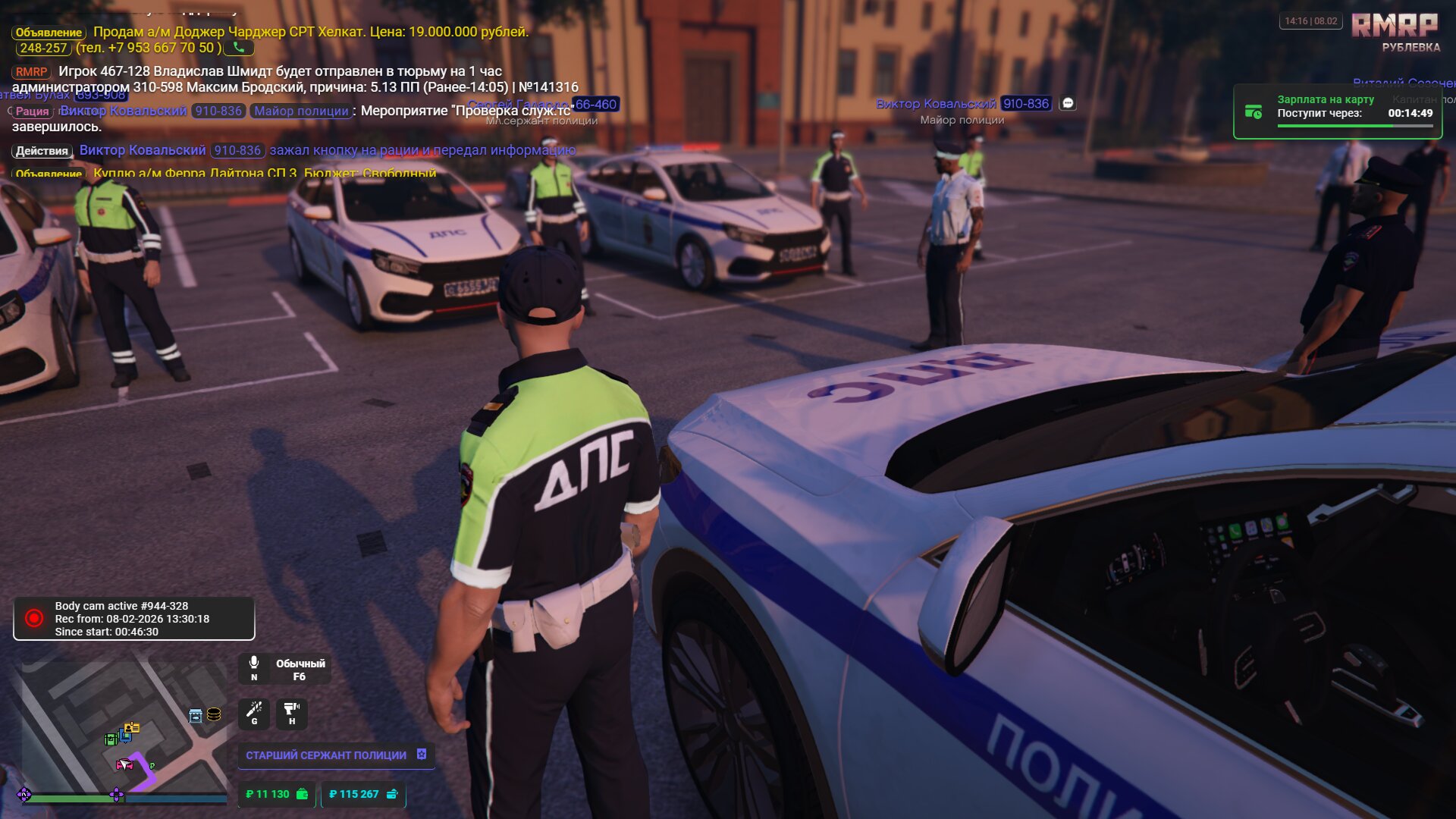Click the speed radar gun icon
Viewport: 1456px width, 819px height.
point(291,713)
